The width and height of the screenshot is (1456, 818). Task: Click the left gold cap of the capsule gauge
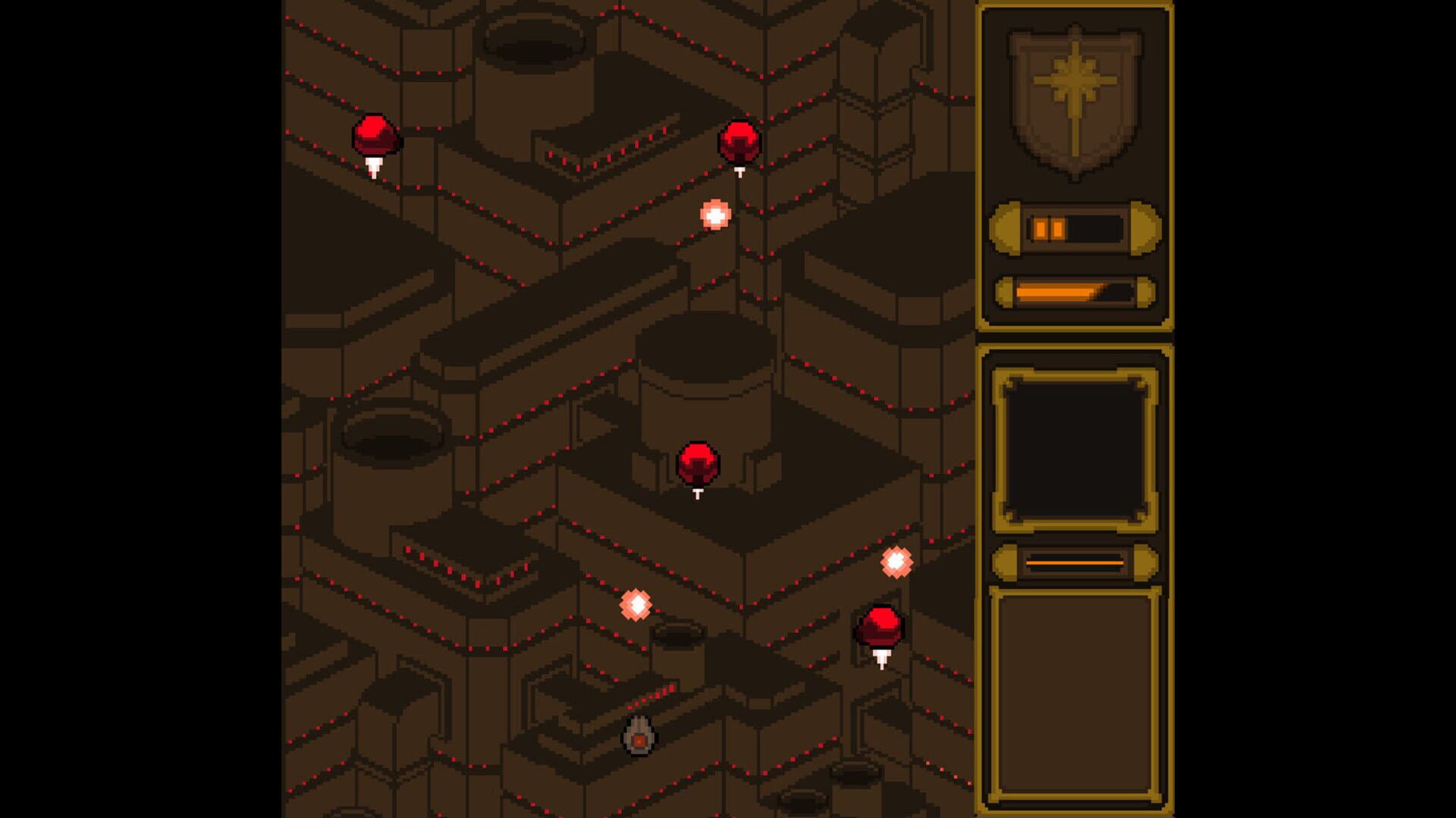click(x=1006, y=229)
